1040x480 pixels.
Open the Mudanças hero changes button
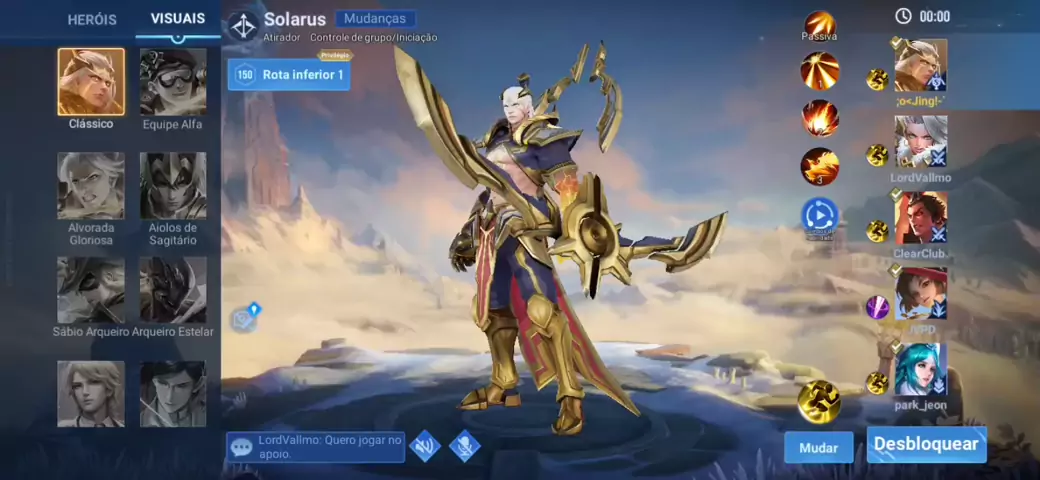coord(375,18)
